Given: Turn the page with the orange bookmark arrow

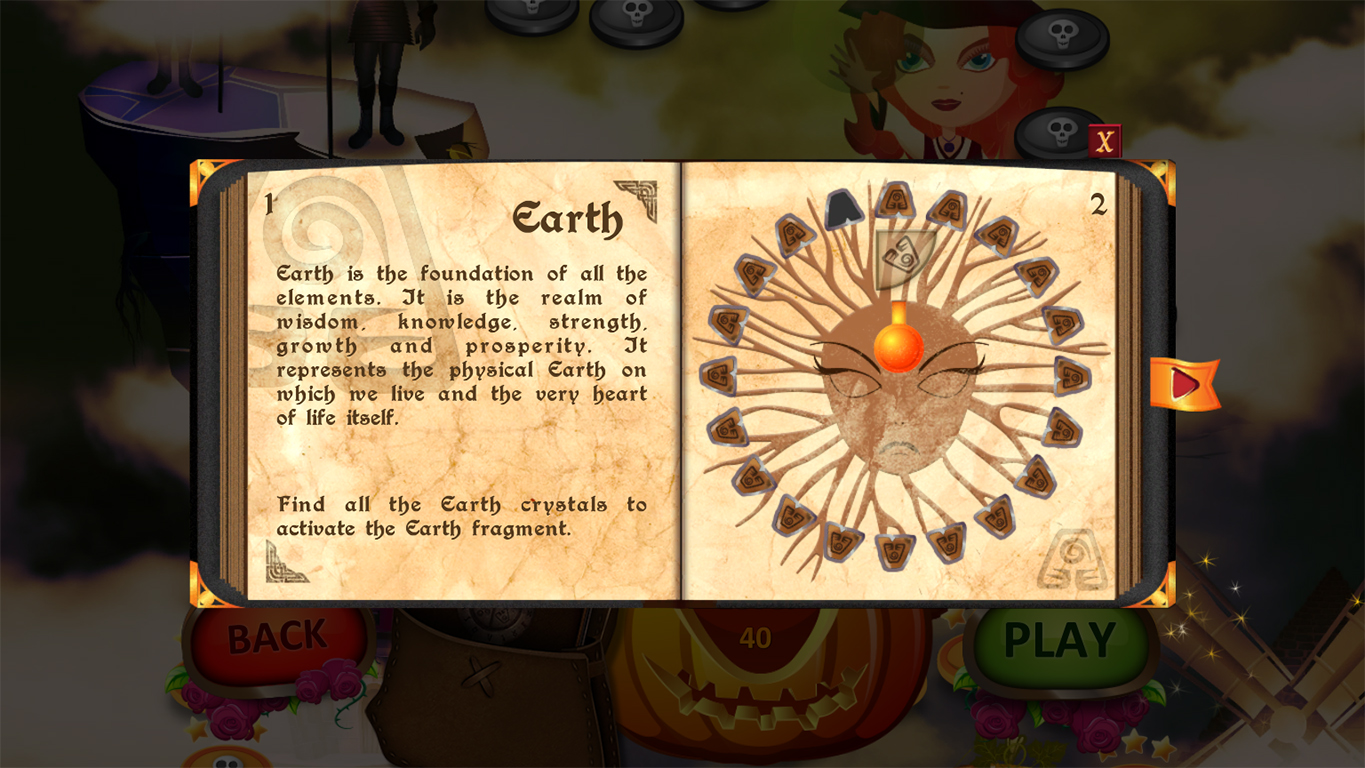Looking at the screenshot, I should tap(1184, 383).
